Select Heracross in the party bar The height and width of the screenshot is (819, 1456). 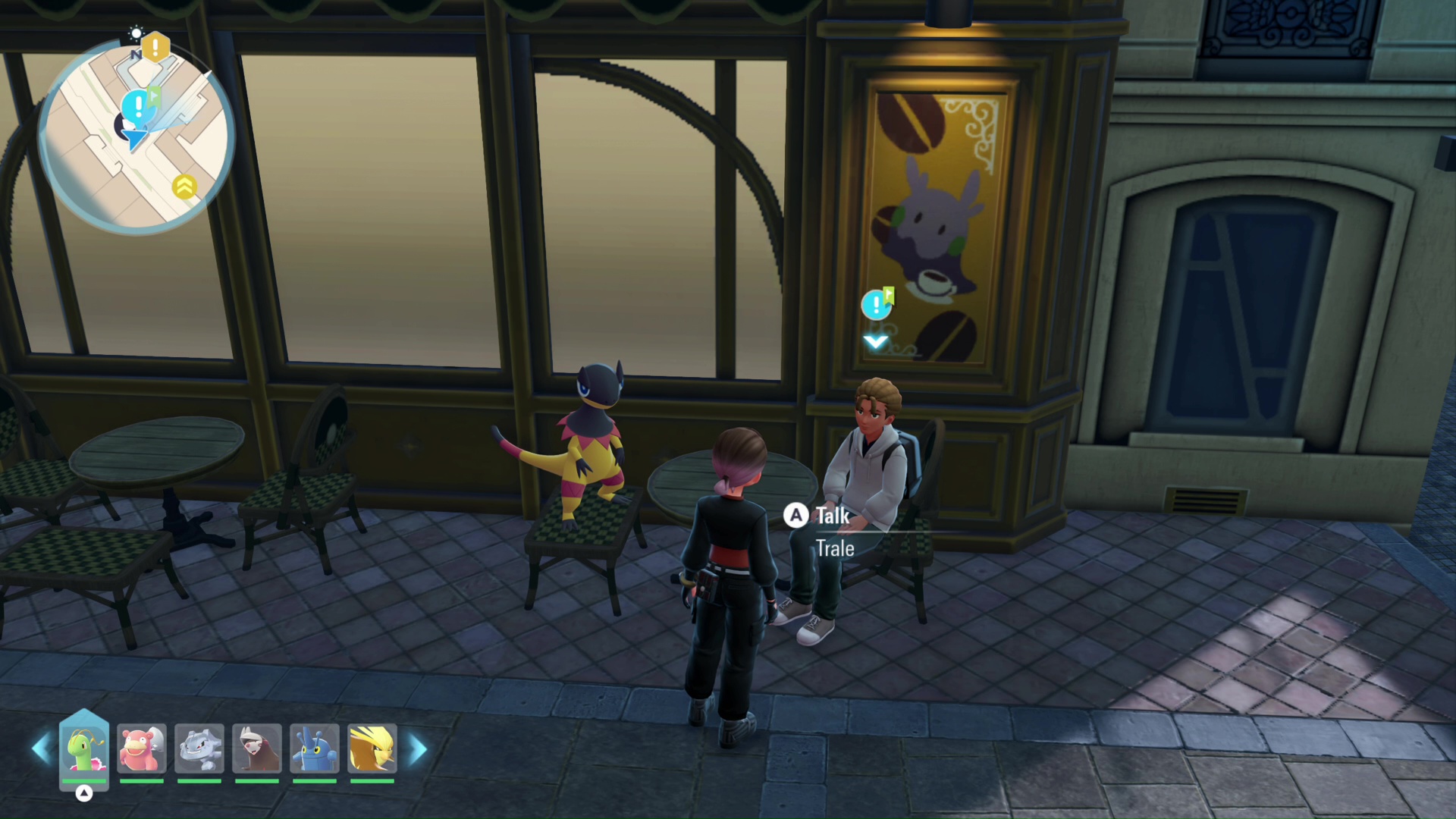315,749
